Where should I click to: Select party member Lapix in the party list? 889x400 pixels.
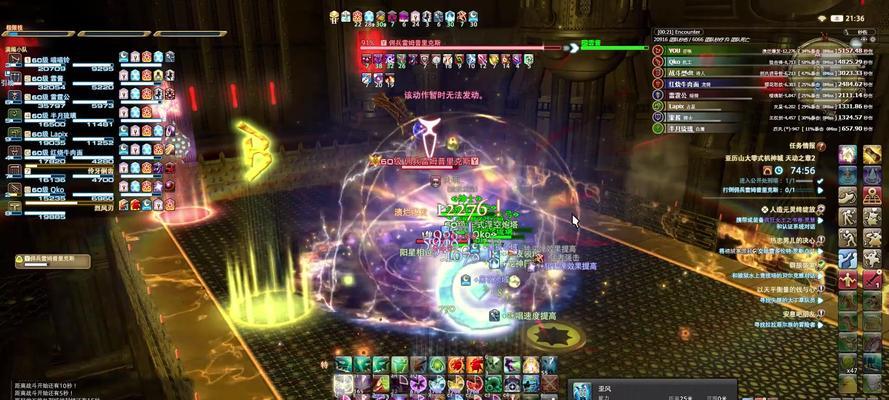(60, 133)
